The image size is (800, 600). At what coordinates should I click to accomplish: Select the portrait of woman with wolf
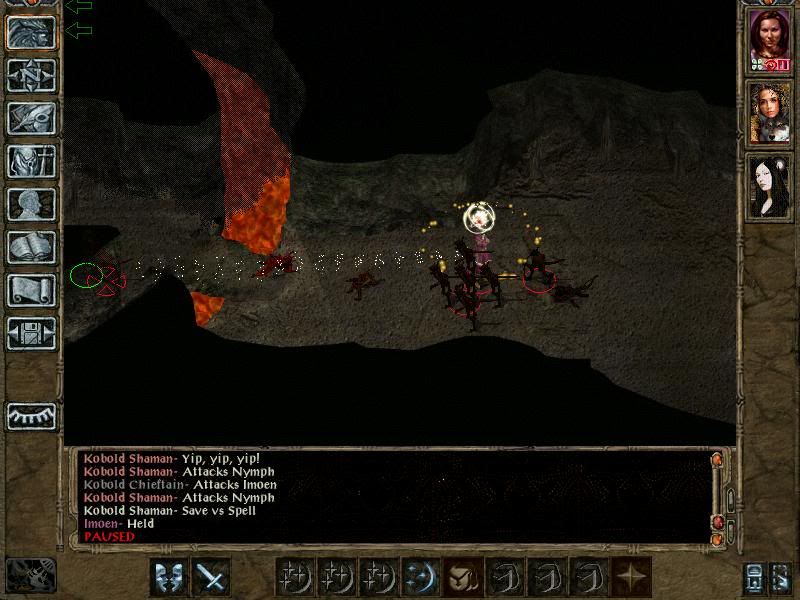tap(770, 113)
